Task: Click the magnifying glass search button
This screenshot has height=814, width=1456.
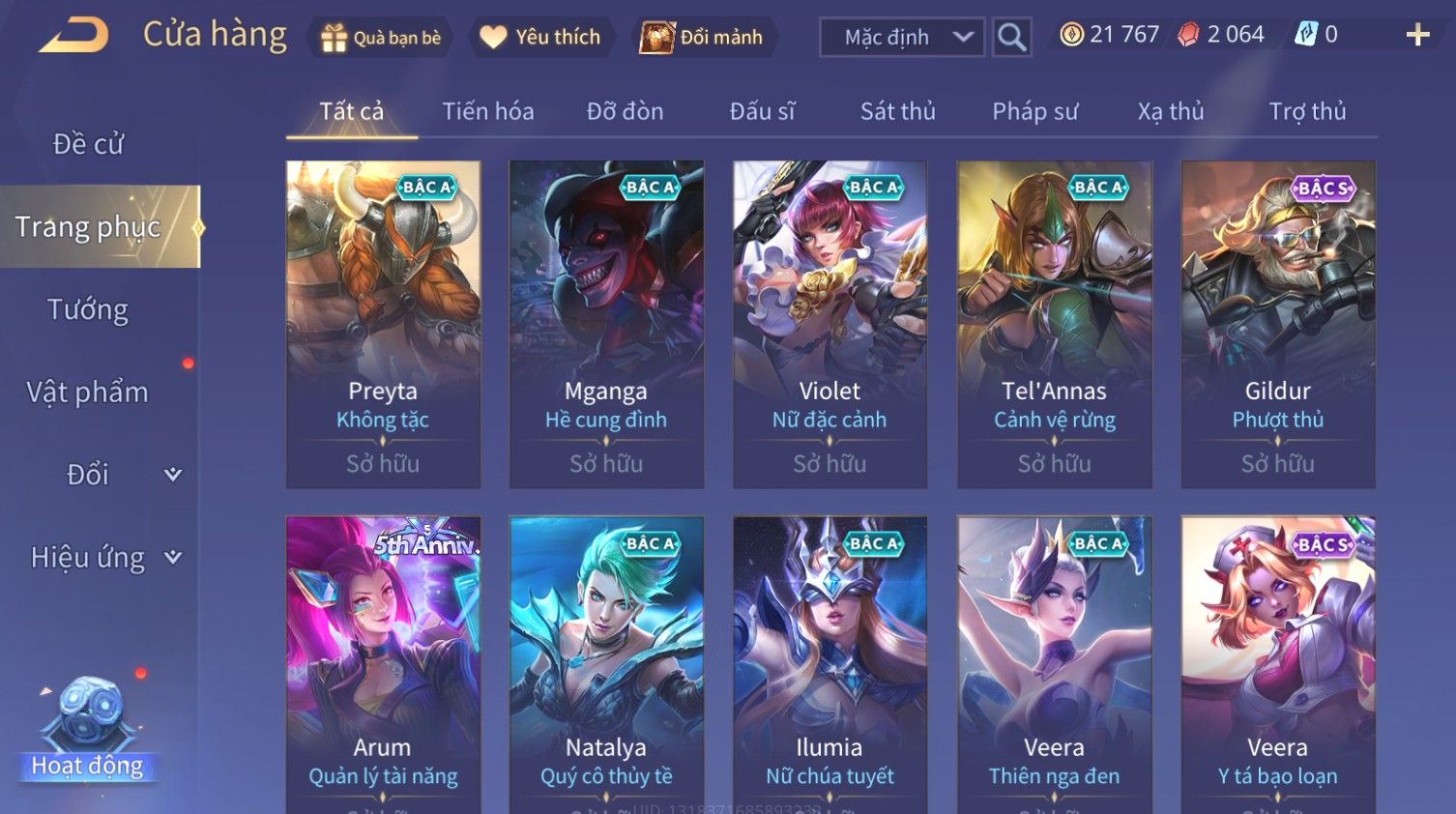Action: [1011, 38]
